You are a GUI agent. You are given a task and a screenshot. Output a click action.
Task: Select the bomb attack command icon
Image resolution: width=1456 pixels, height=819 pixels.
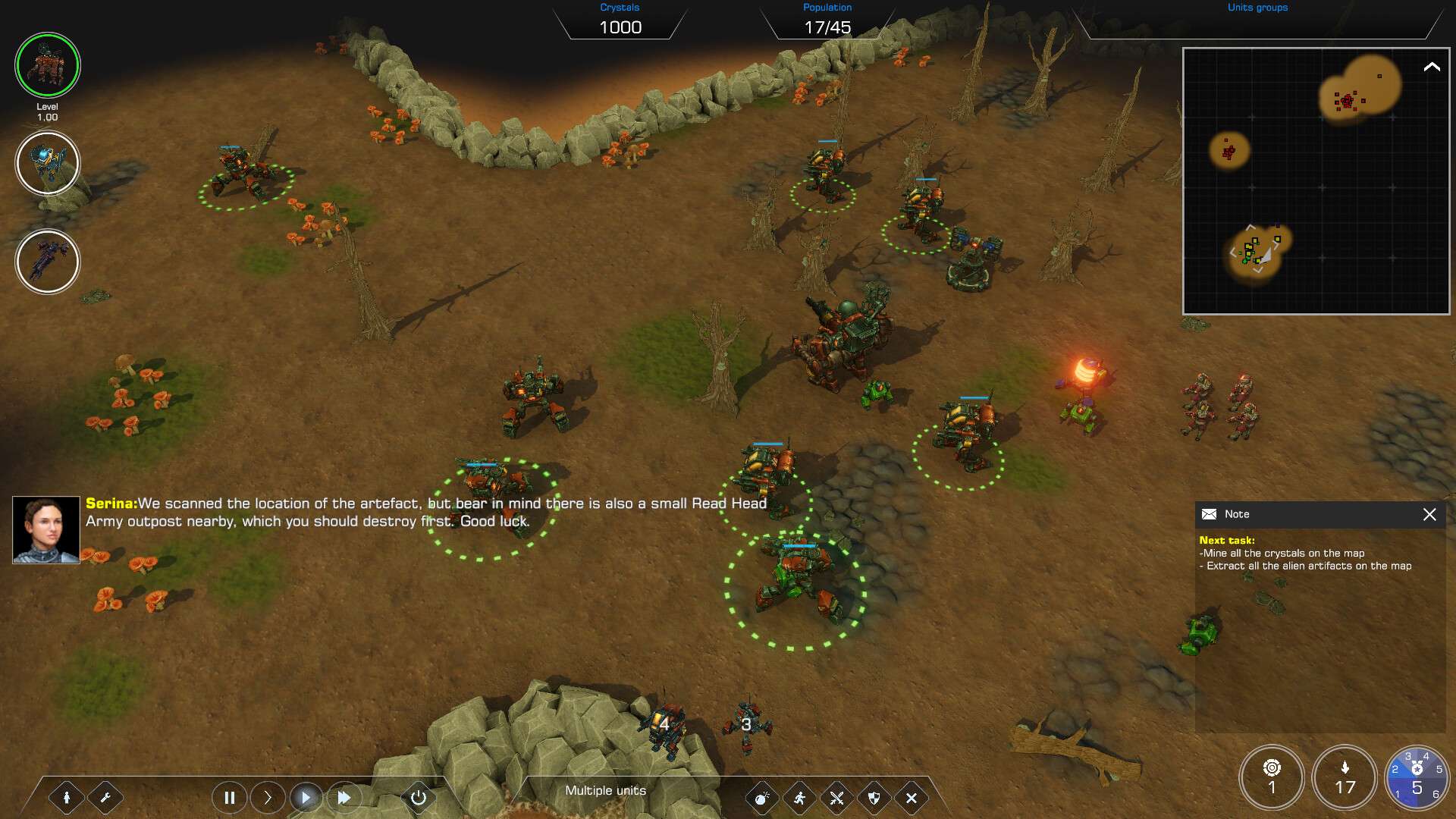[761, 798]
